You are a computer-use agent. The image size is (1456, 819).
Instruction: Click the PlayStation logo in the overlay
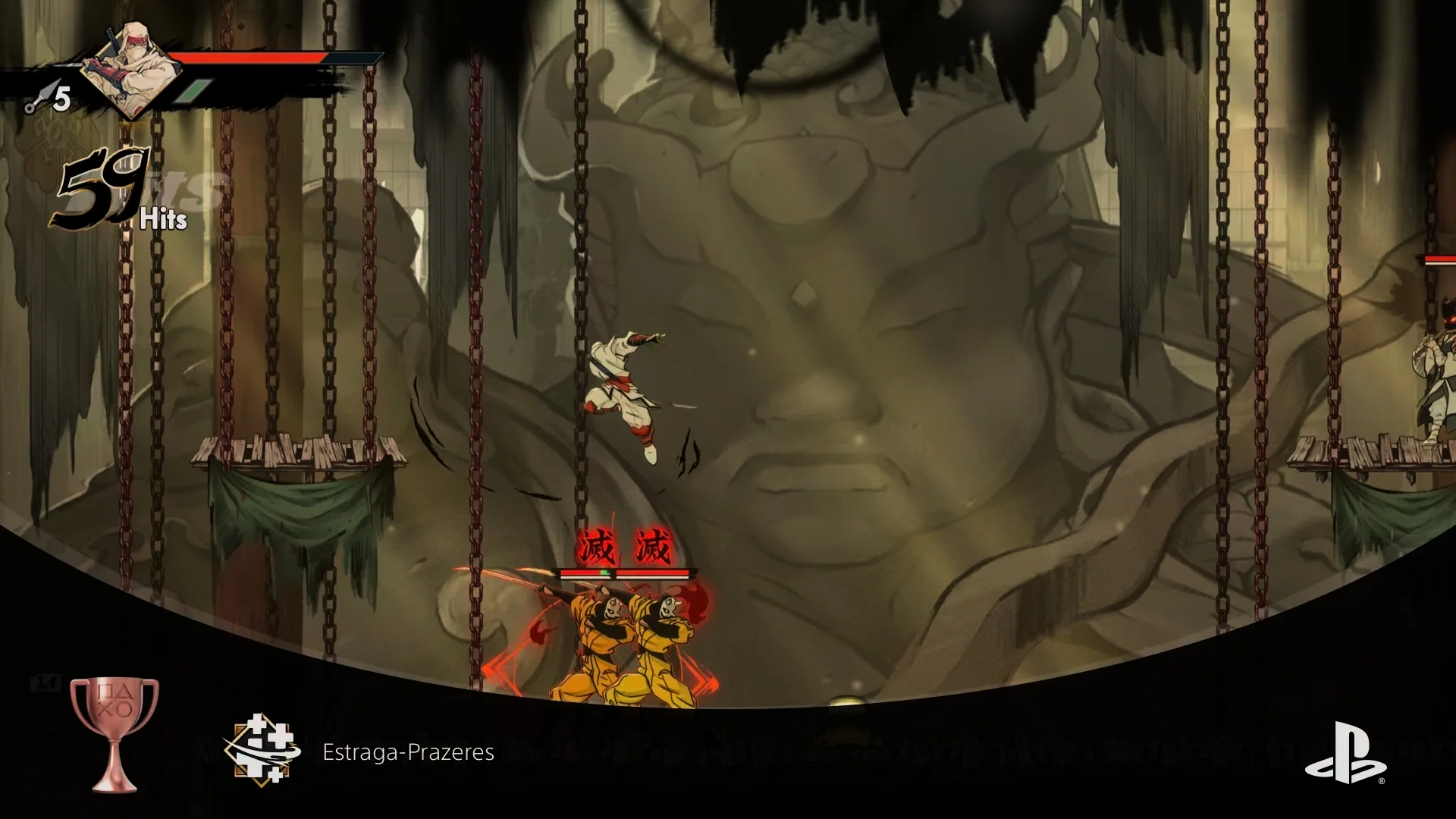[x=1344, y=752]
